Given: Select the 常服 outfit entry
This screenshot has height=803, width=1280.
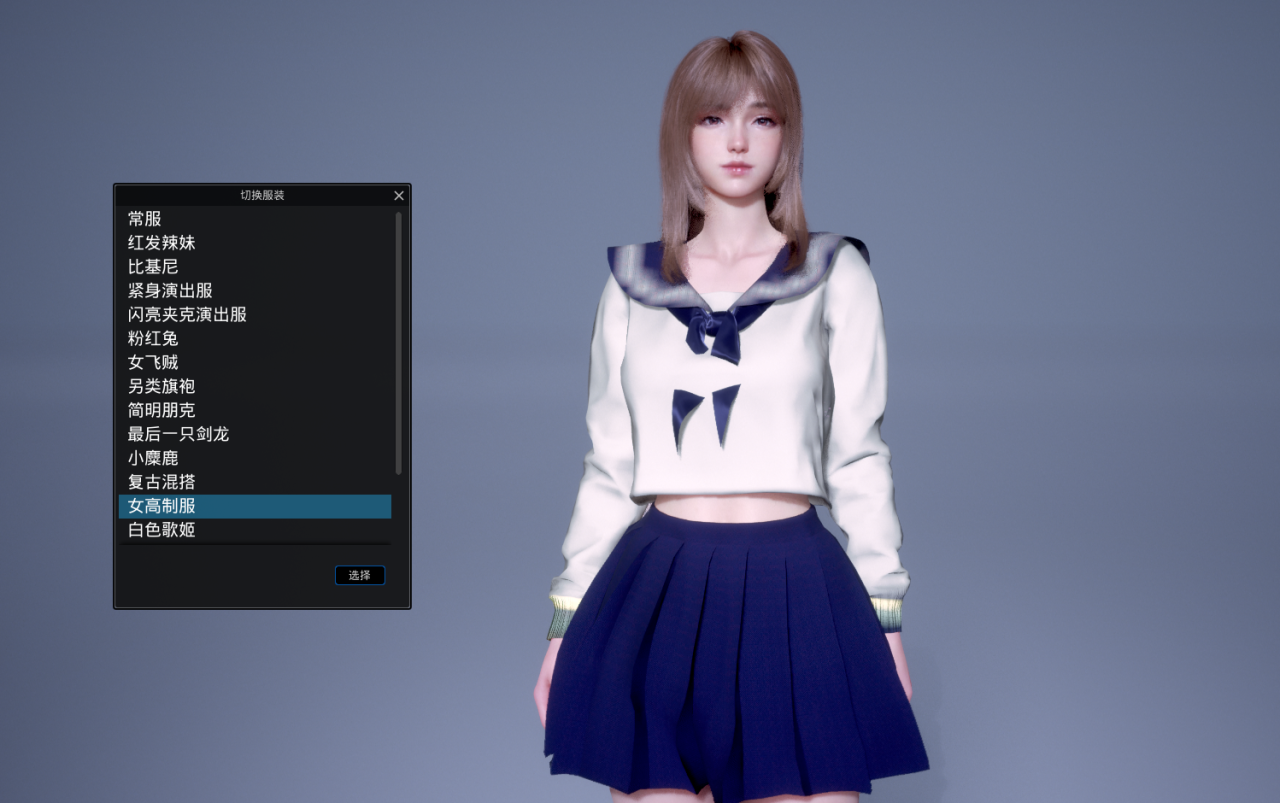Looking at the screenshot, I should (145, 219).
